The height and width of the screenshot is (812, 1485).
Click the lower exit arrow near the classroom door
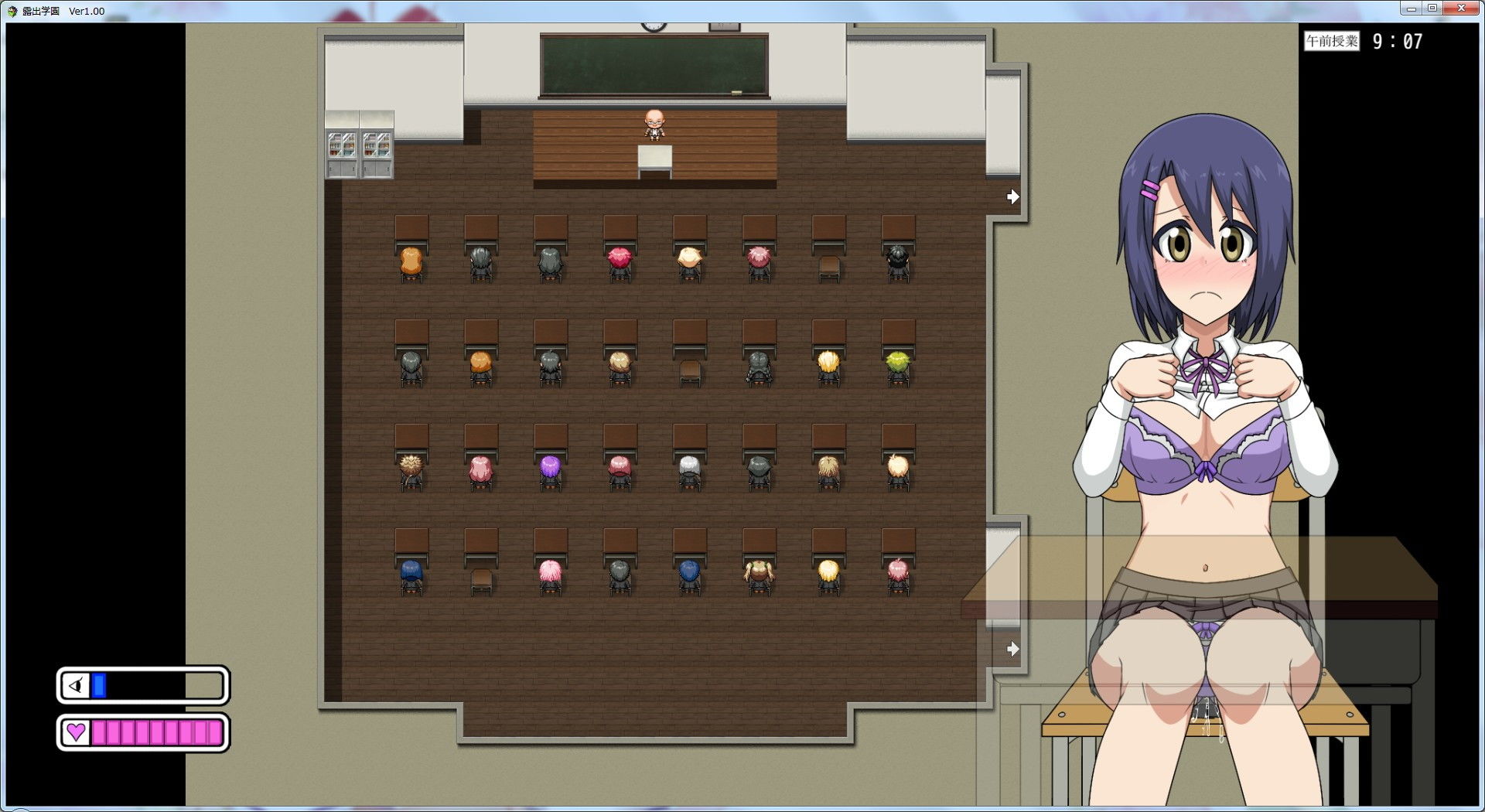click(1013, 650)
